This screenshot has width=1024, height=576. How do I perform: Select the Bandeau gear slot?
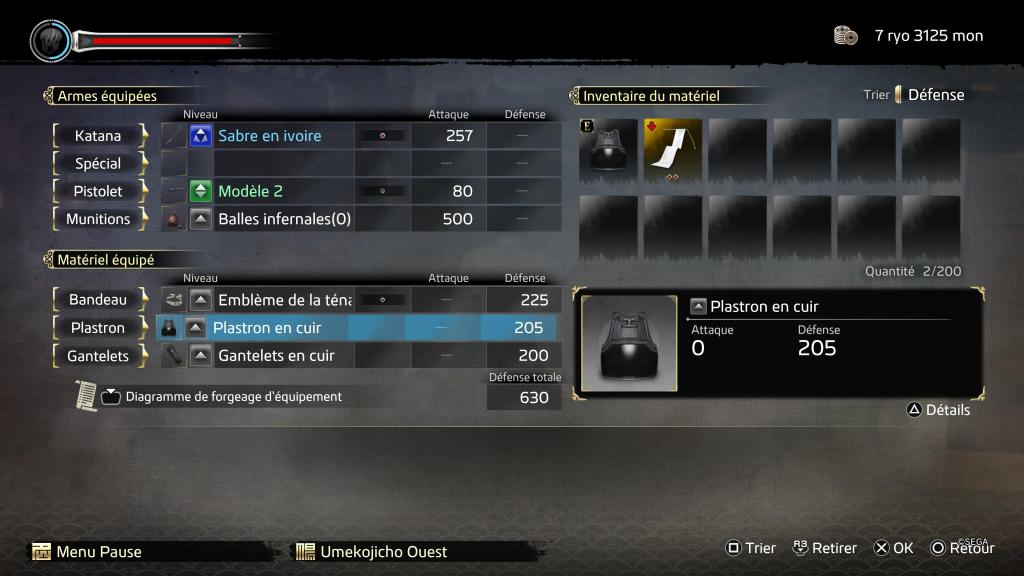pyautogui.click(x=98, y=299)
